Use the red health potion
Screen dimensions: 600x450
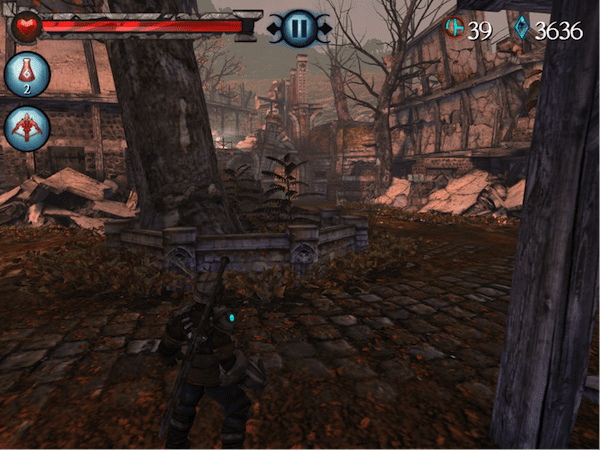point(27,74)
